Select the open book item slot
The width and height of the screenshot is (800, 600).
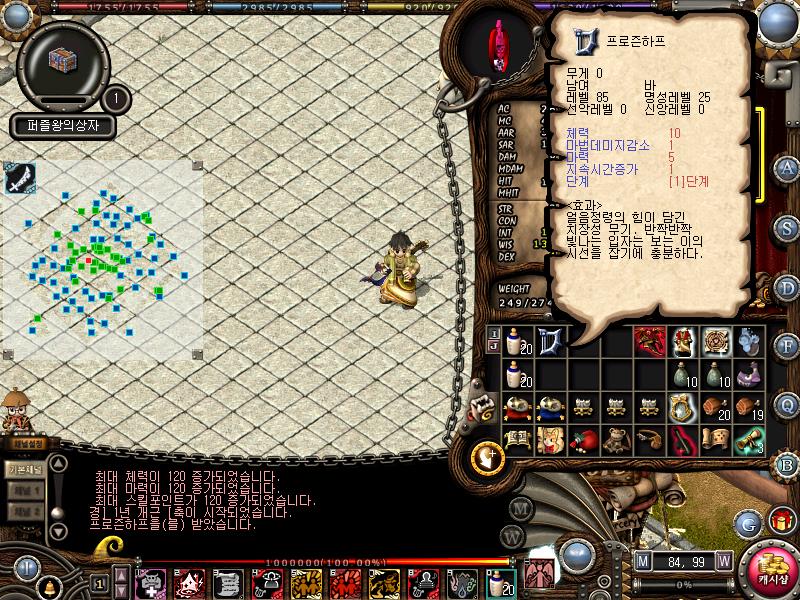[517, 439]
